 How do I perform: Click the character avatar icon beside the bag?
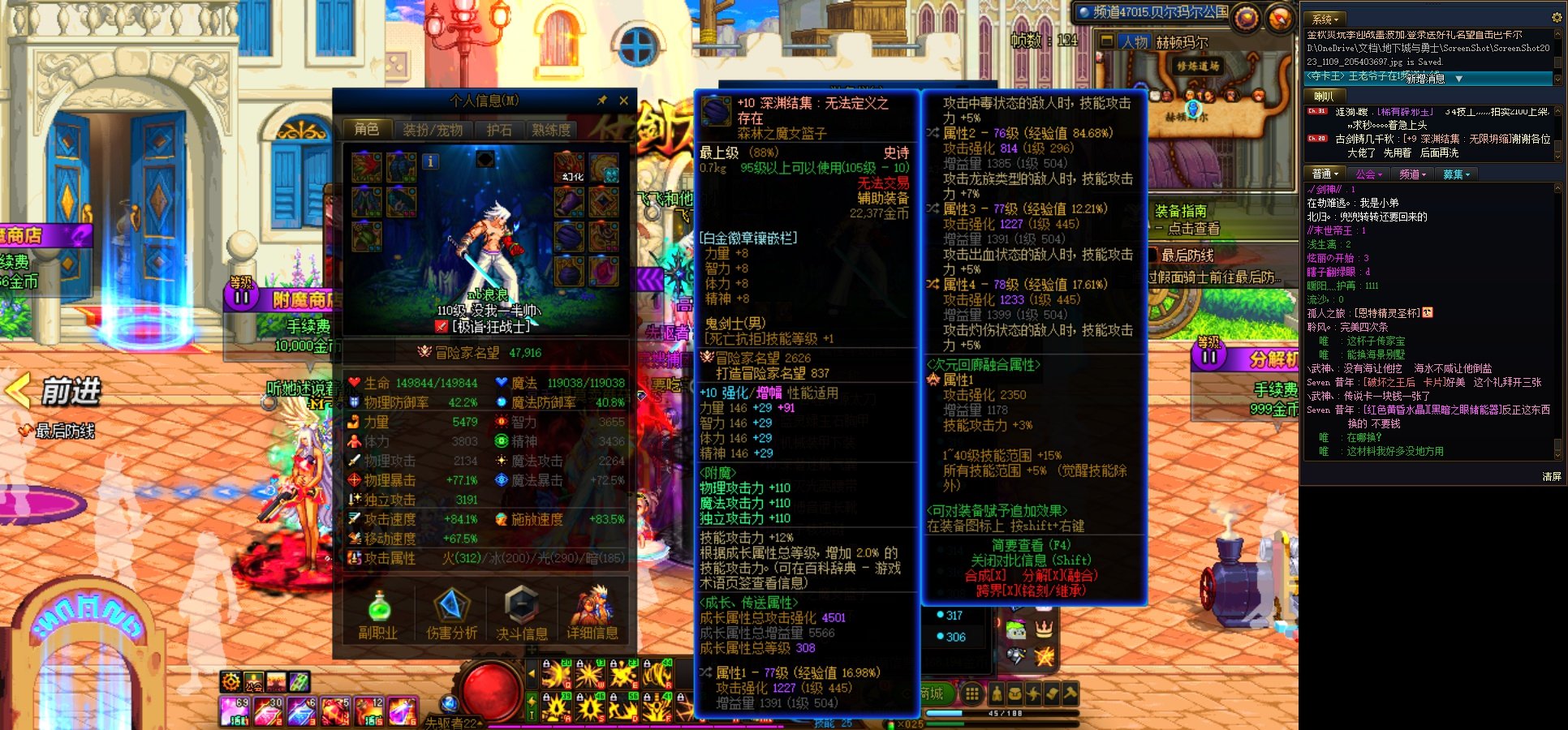click(996, 693)
